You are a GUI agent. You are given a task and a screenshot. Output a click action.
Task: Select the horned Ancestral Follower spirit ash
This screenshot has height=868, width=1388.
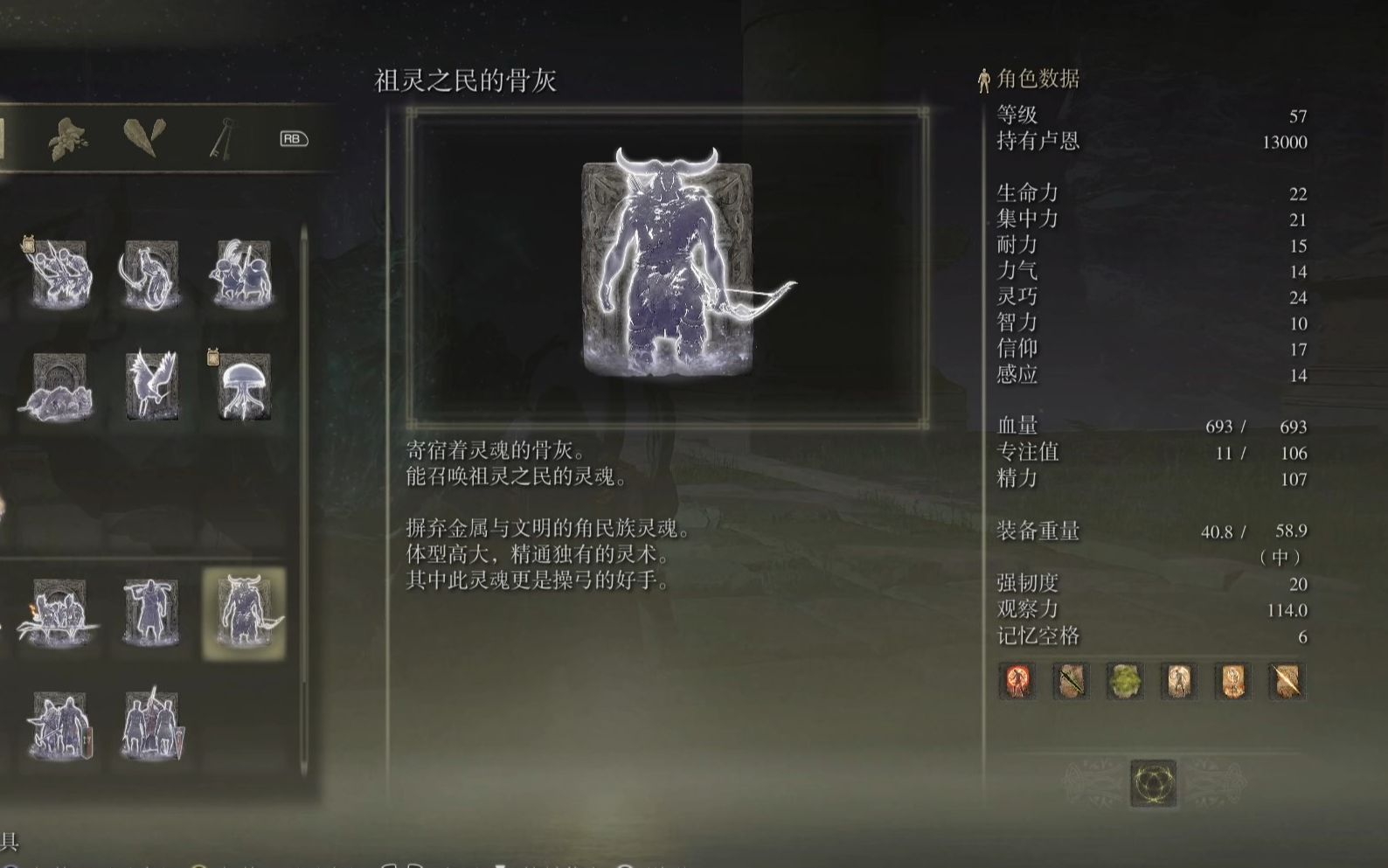point(245,609)
